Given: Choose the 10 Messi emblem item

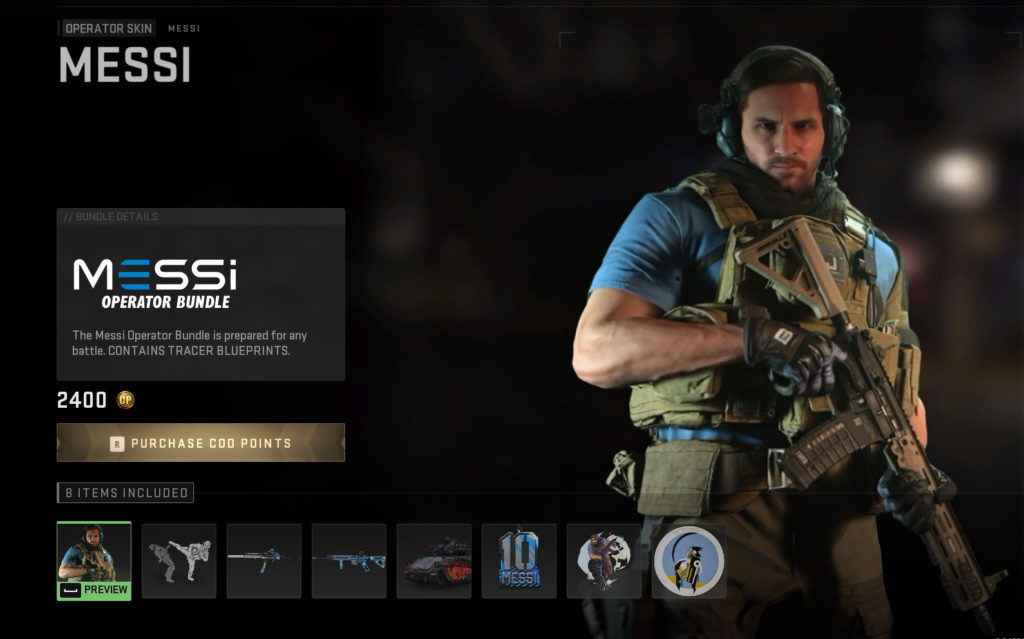Looking at the screenshot, I should tap(519, 560).
